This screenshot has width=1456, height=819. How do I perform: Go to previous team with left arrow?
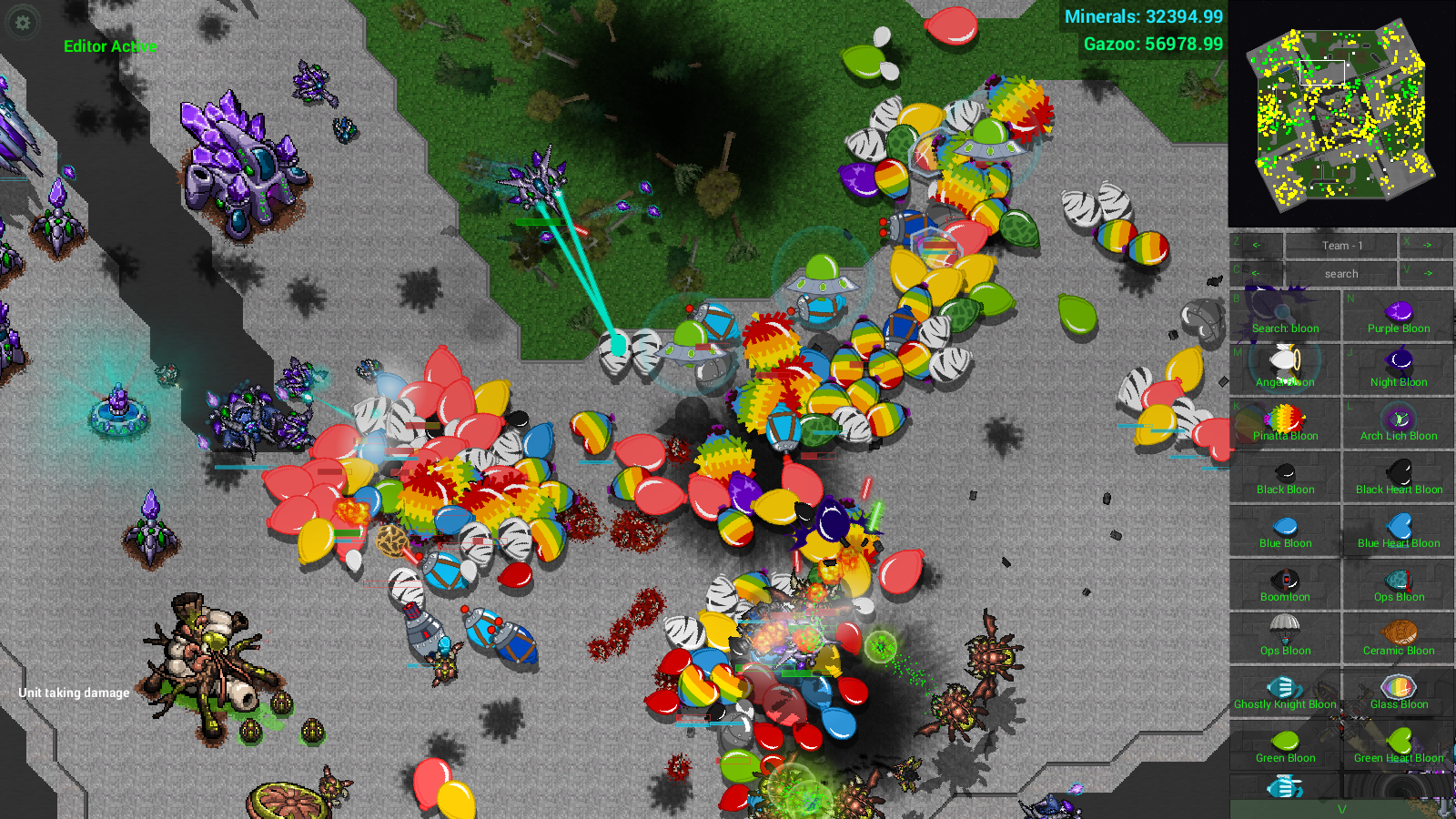tap(1257, 246)
